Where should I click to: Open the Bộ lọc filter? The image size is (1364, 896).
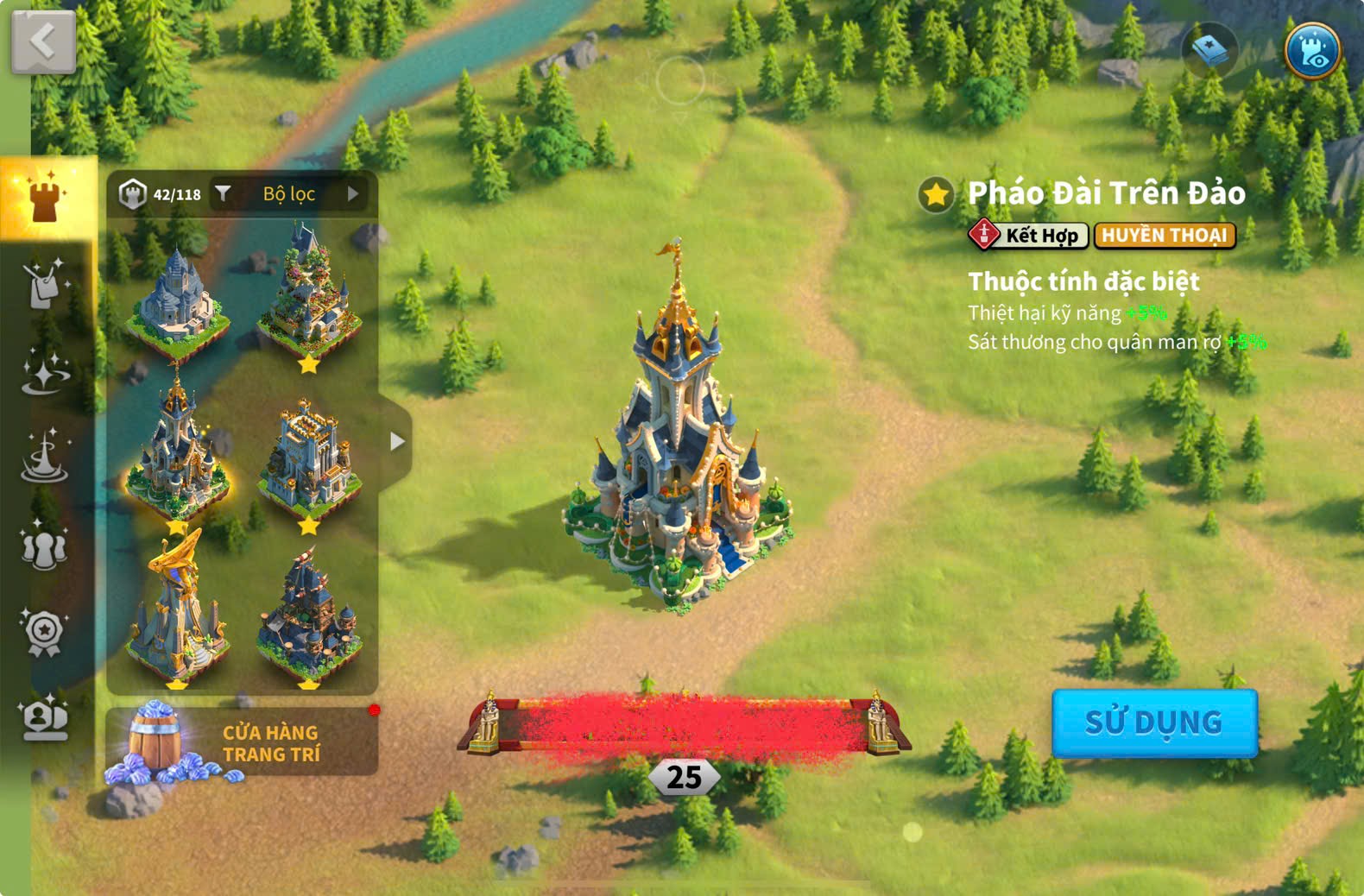287,194
